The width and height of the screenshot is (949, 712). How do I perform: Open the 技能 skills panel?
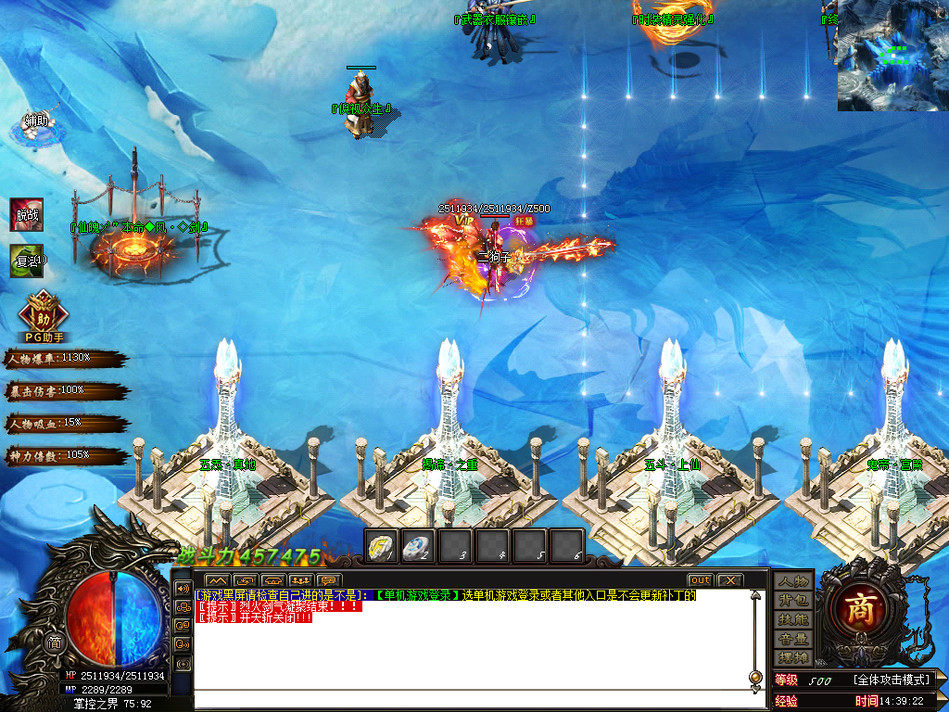(794, 620)
